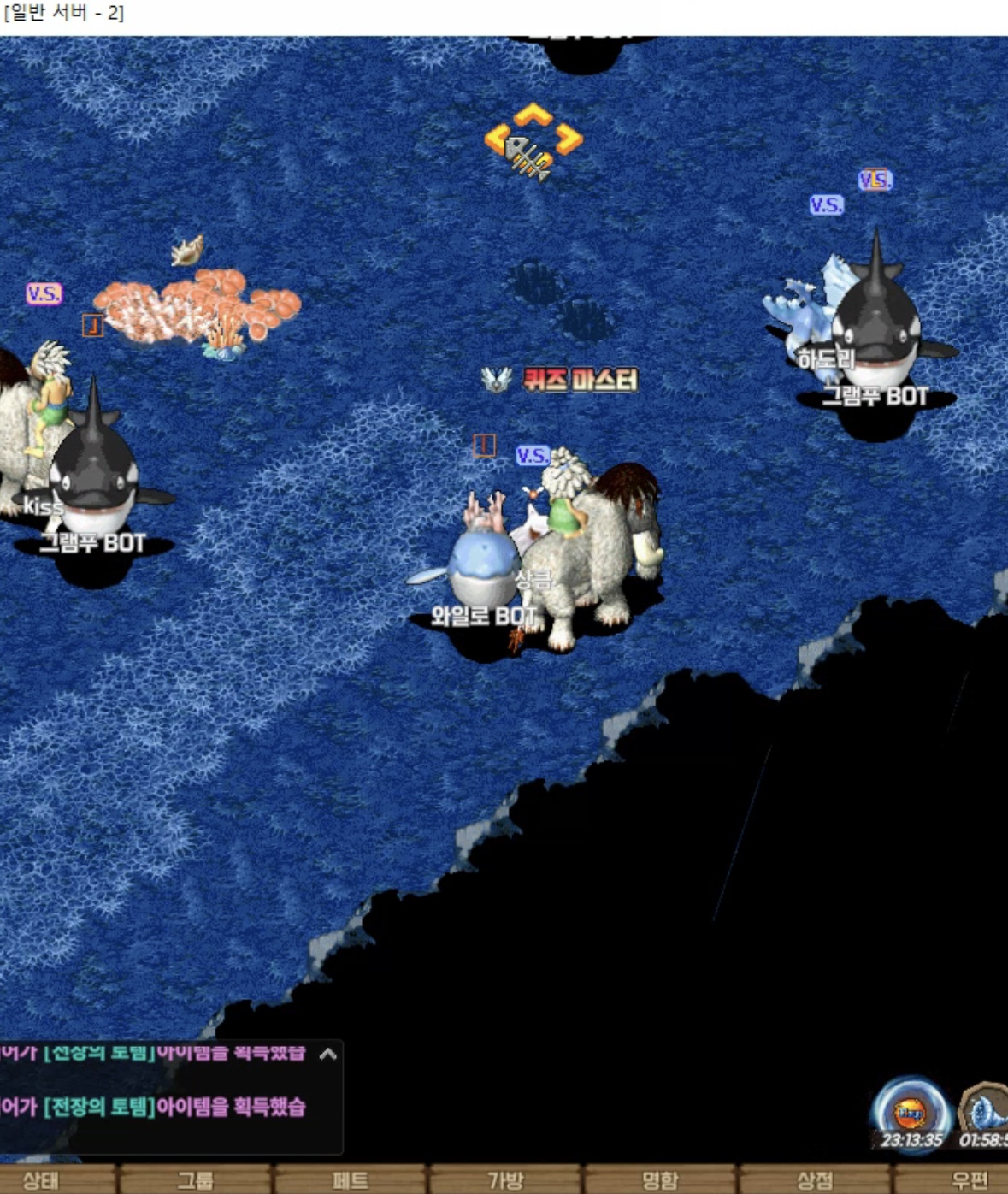Open the 가방 bag inventory
Image resolution: width=1008 pixels, height=1194 pixels.
(504, 1180)
